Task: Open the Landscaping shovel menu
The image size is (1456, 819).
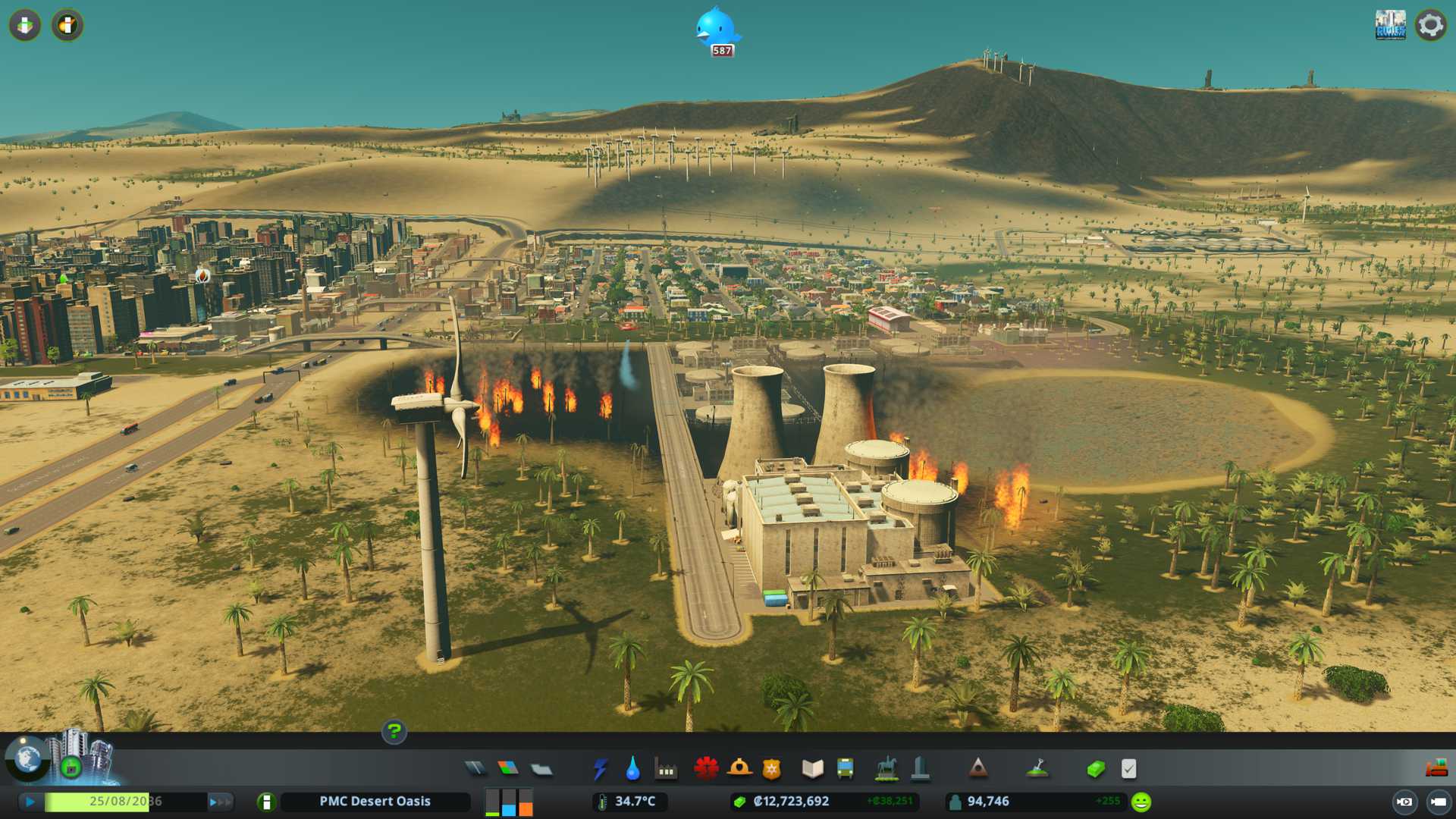Action: pyautogui.click(x=1037, y=769)
